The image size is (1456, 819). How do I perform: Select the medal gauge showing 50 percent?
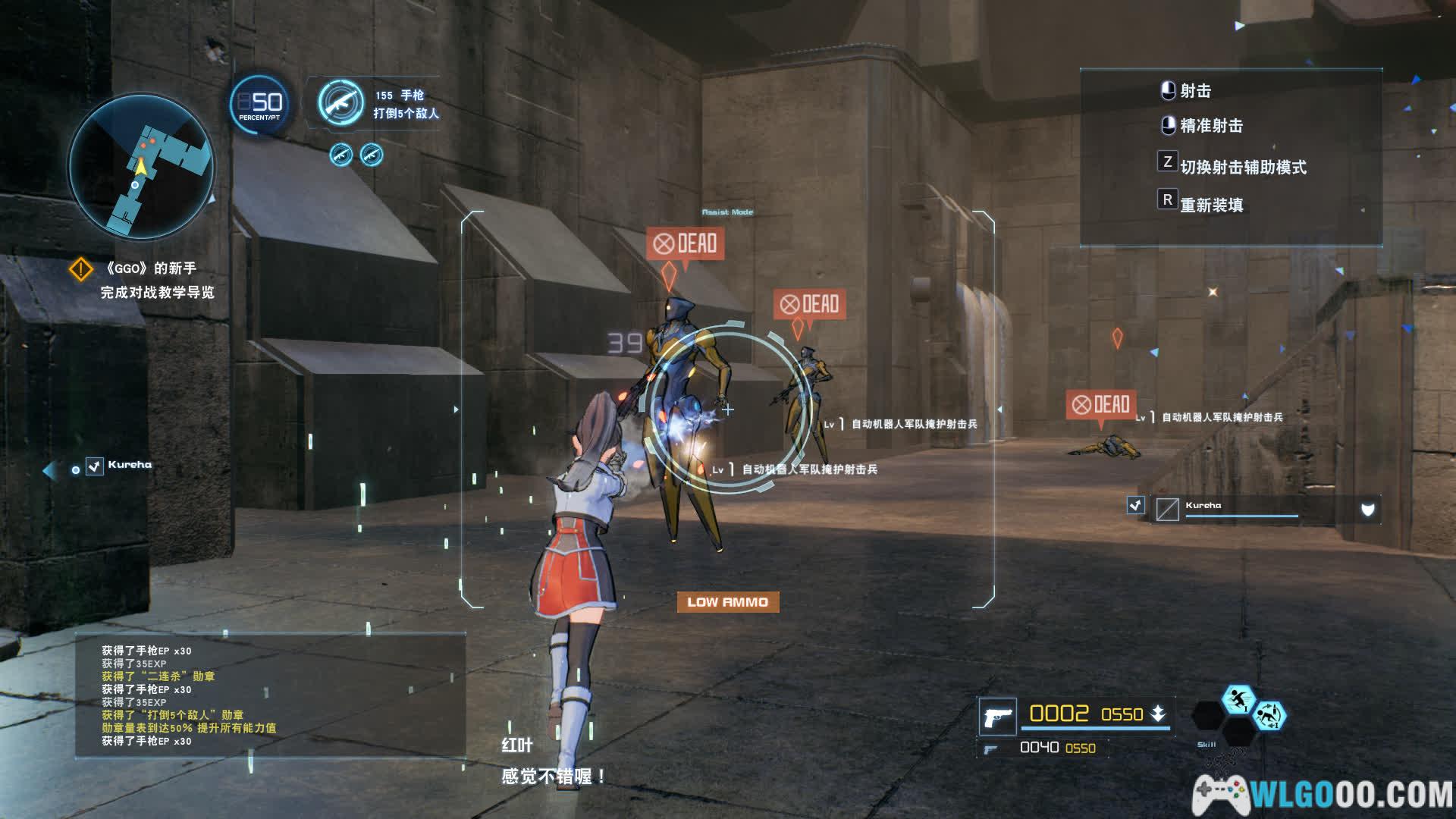coord(259,104)
